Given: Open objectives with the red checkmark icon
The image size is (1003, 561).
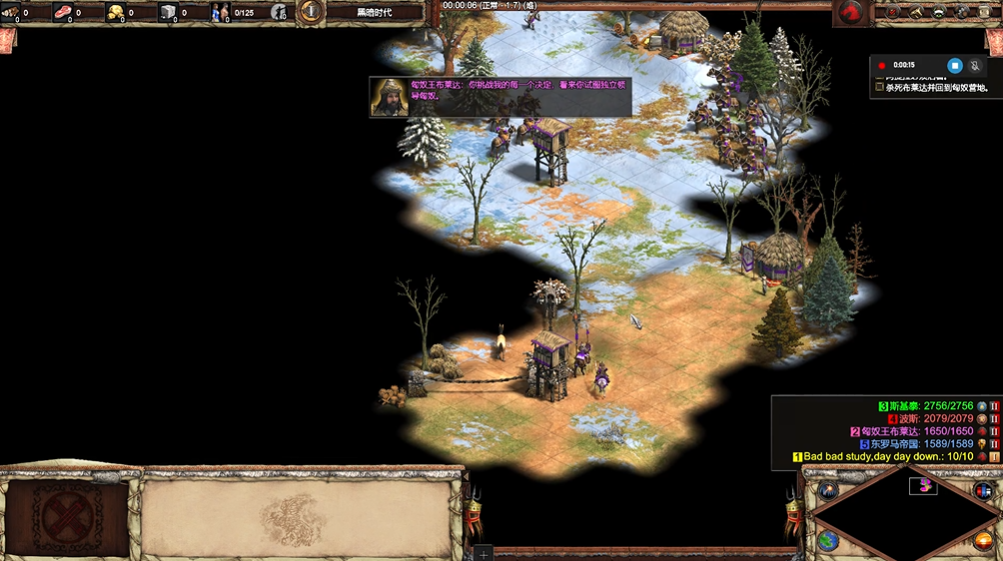Looking at the screenshot, I should point(892,12).
